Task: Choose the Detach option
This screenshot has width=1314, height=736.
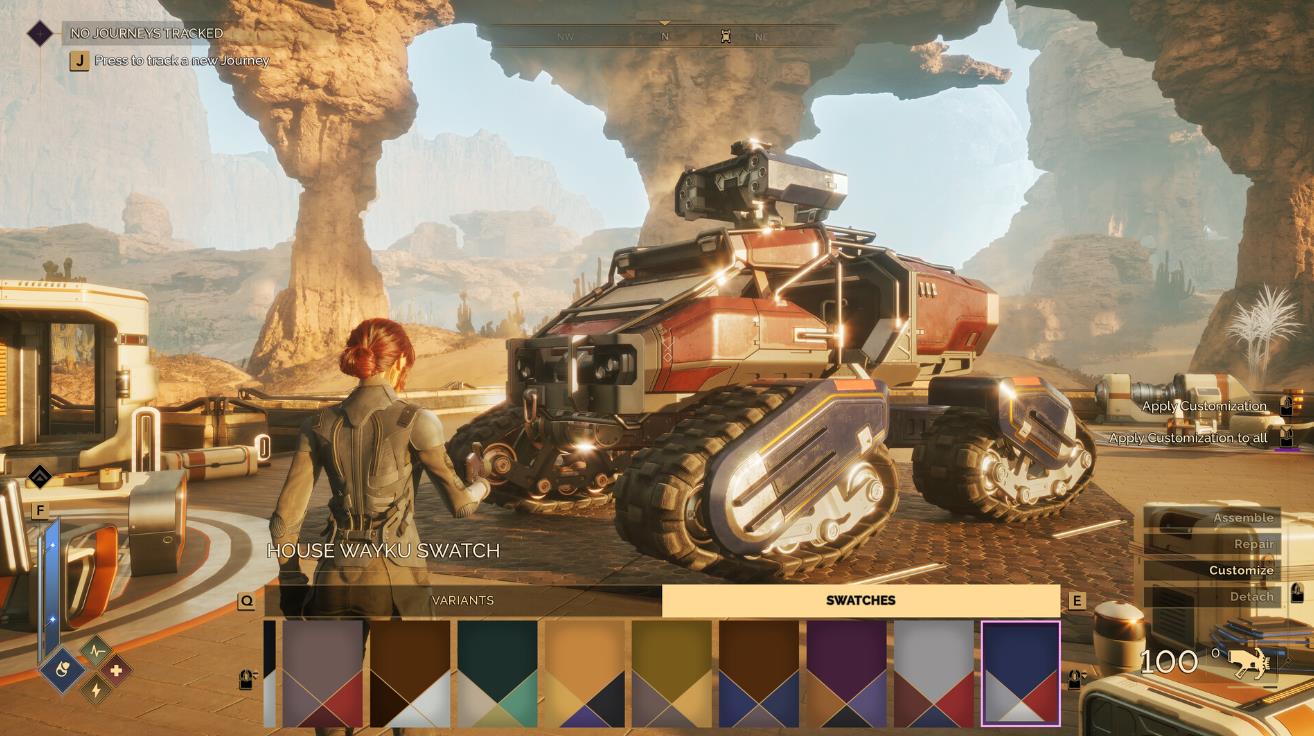Action: coord(1211,596)
